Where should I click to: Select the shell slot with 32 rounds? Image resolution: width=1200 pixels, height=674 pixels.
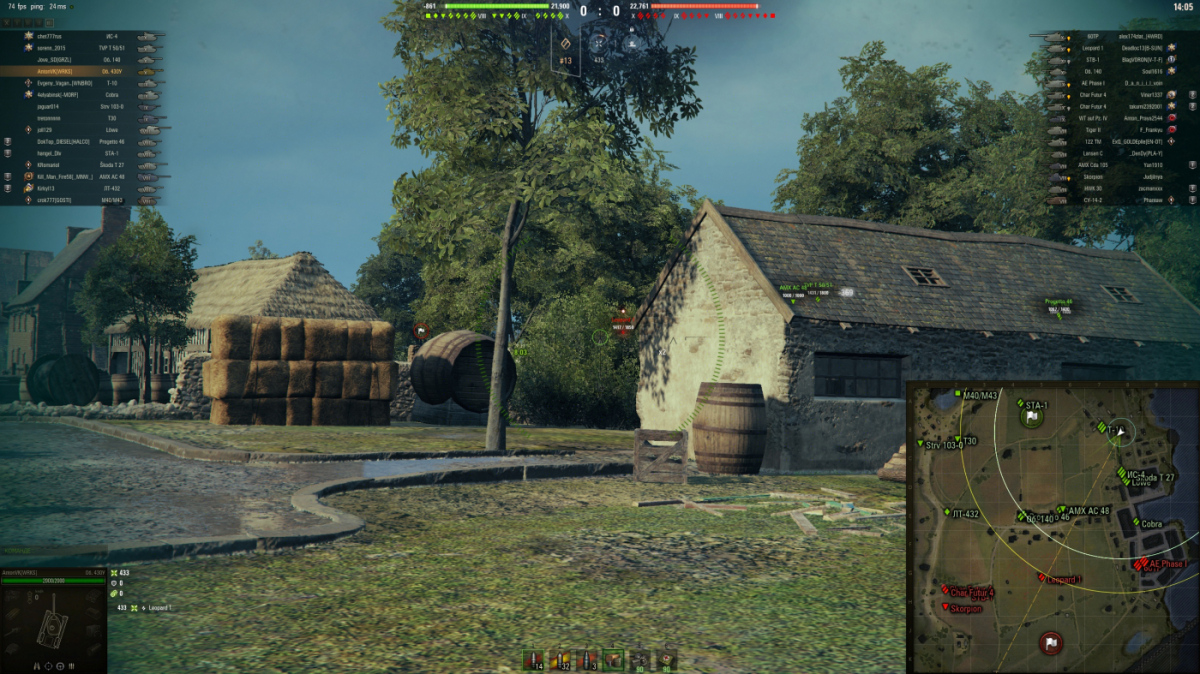point(561,660)
